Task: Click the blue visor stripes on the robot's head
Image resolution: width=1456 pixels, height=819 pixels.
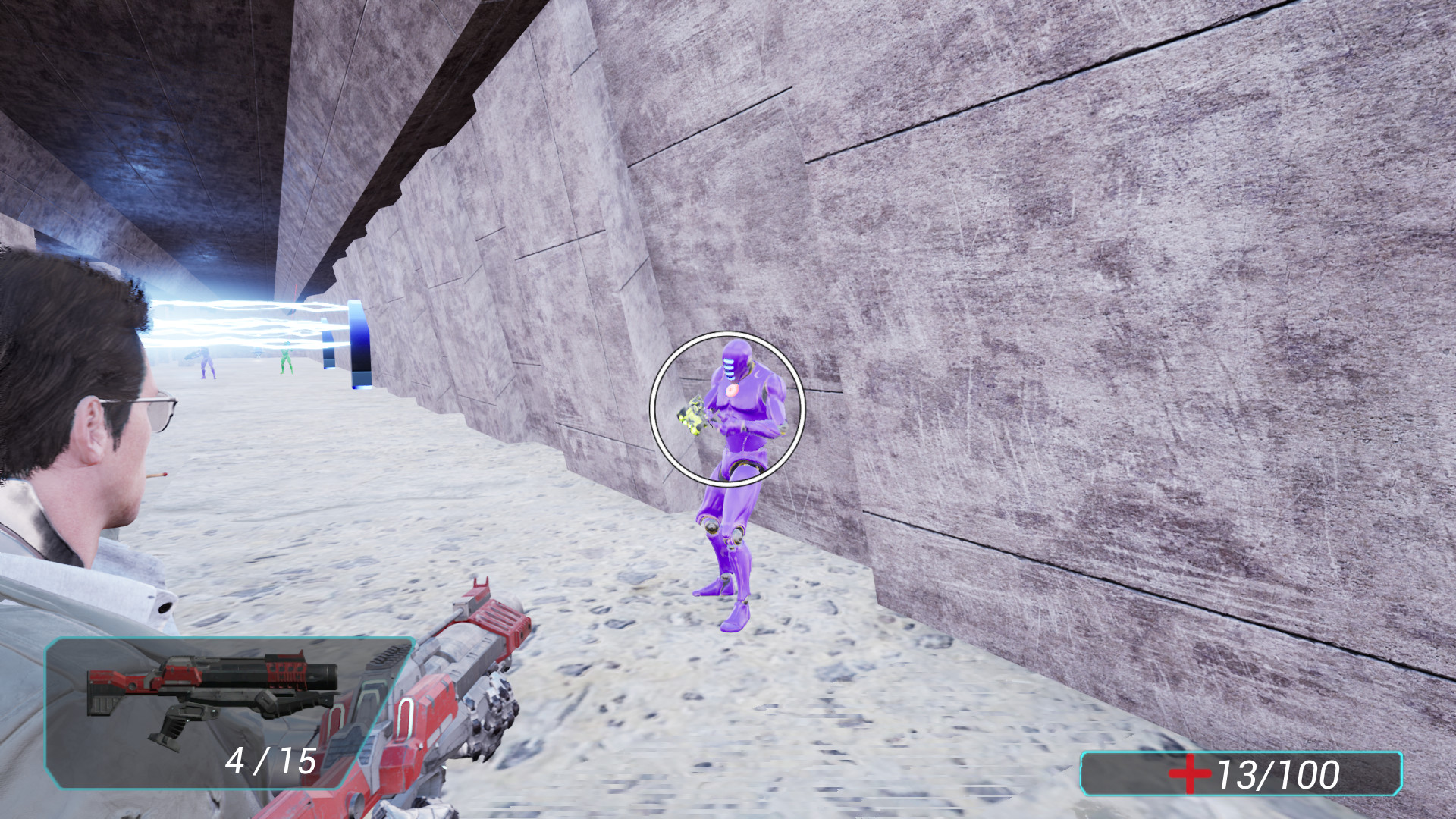Action: [730, 368]
